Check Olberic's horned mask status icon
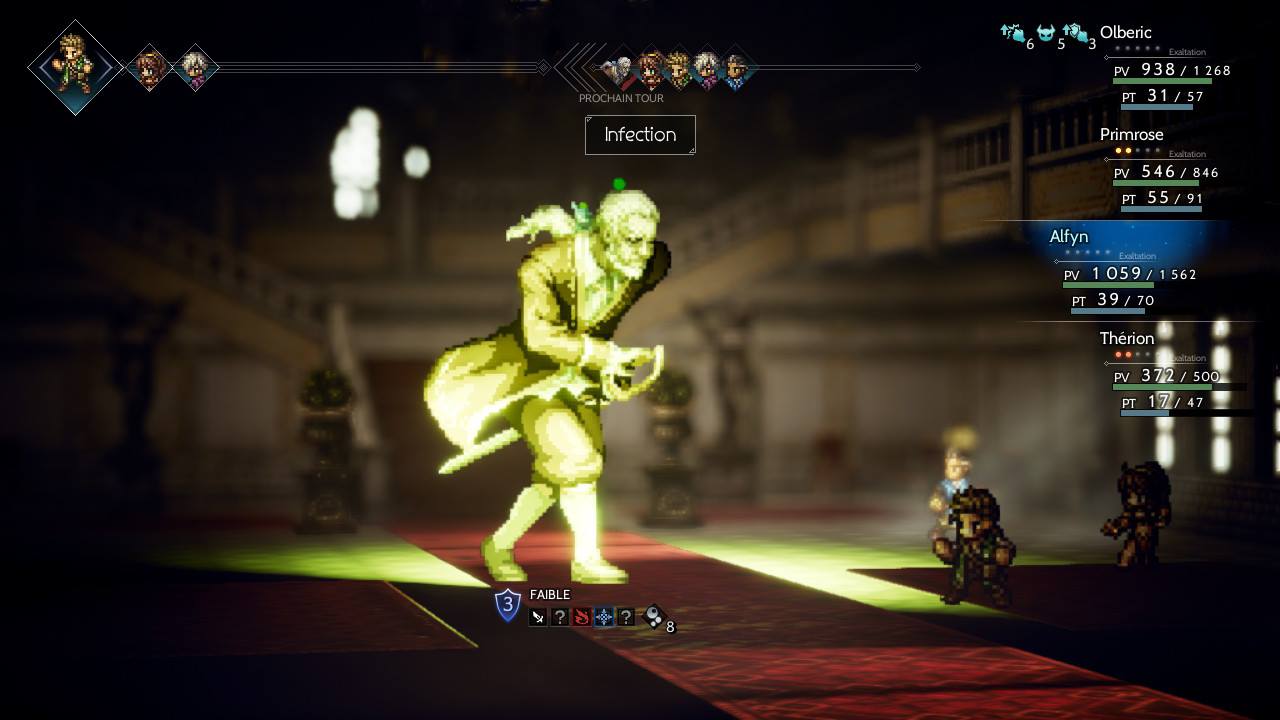Viewport: 1280px width, 720px height. 1047,35
